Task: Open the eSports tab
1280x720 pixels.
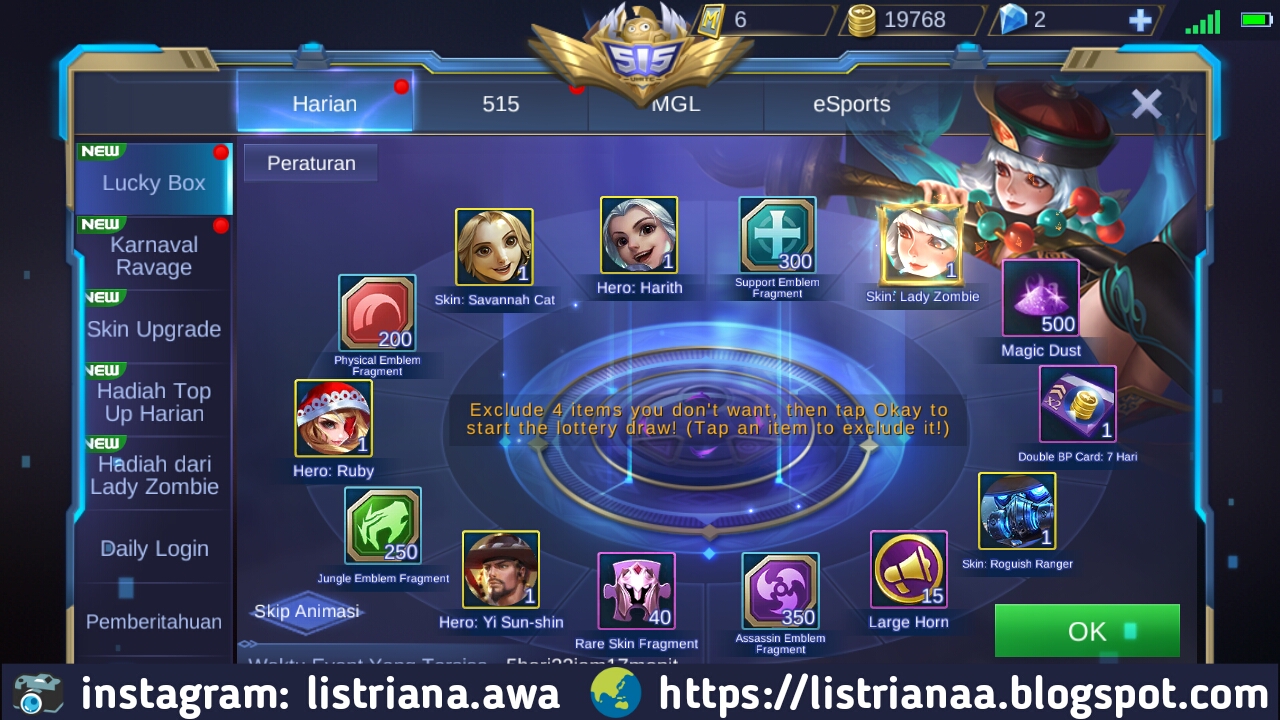Action: (850, 103)
